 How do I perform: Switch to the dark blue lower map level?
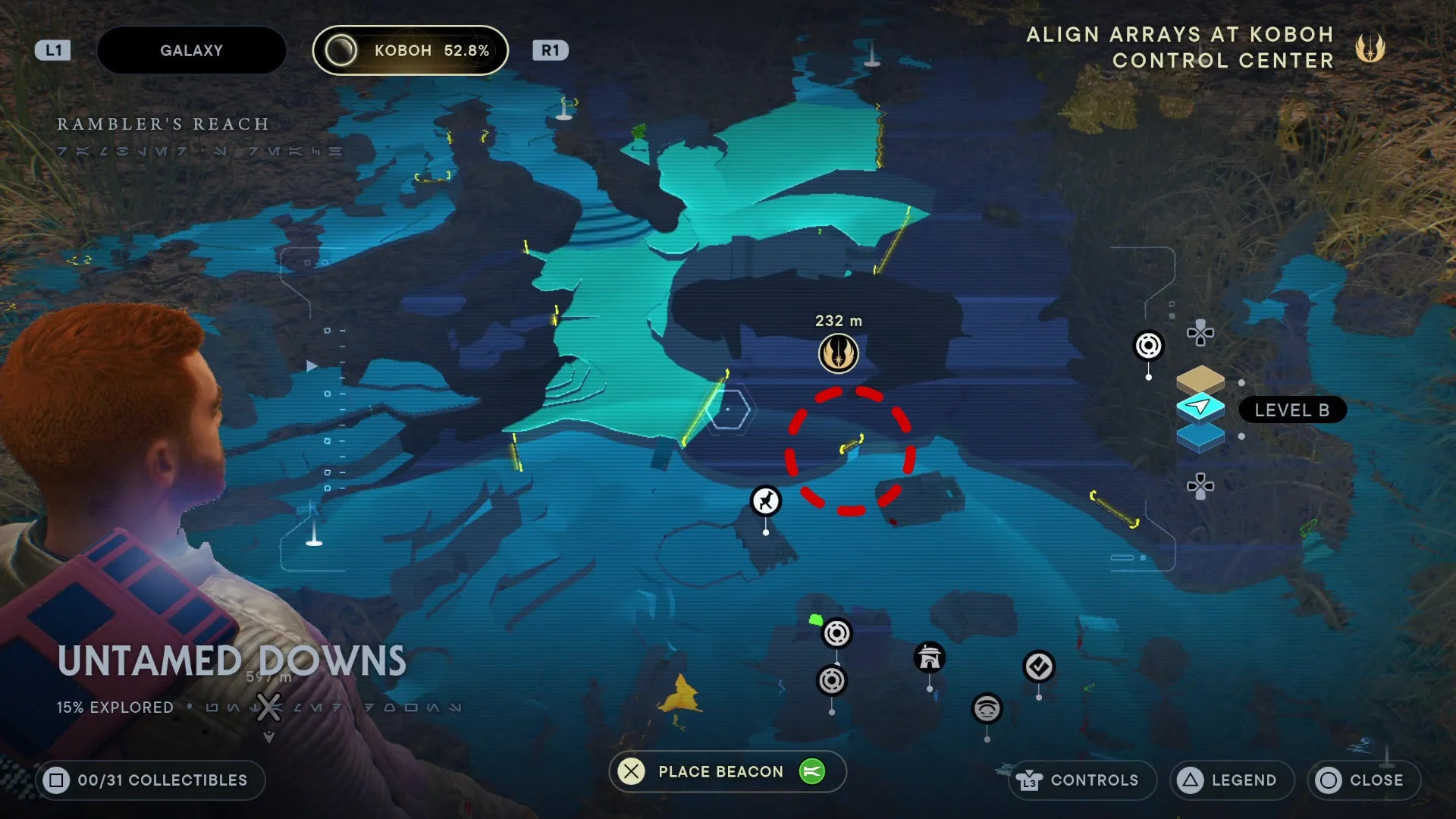[x=1200, y=438]
